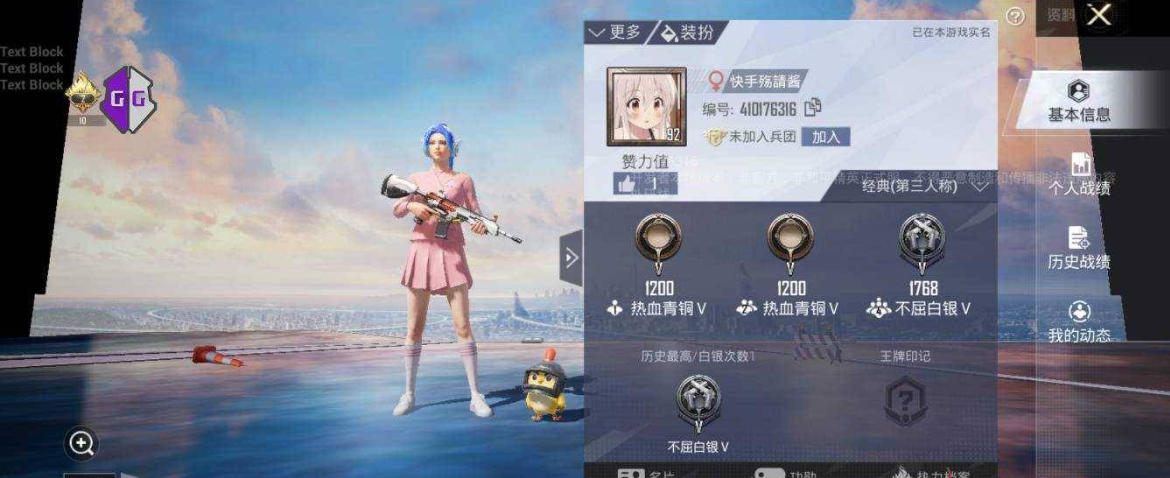
Task: Switch to the 个人战绩 personal stats tab
Action: 1079,175
